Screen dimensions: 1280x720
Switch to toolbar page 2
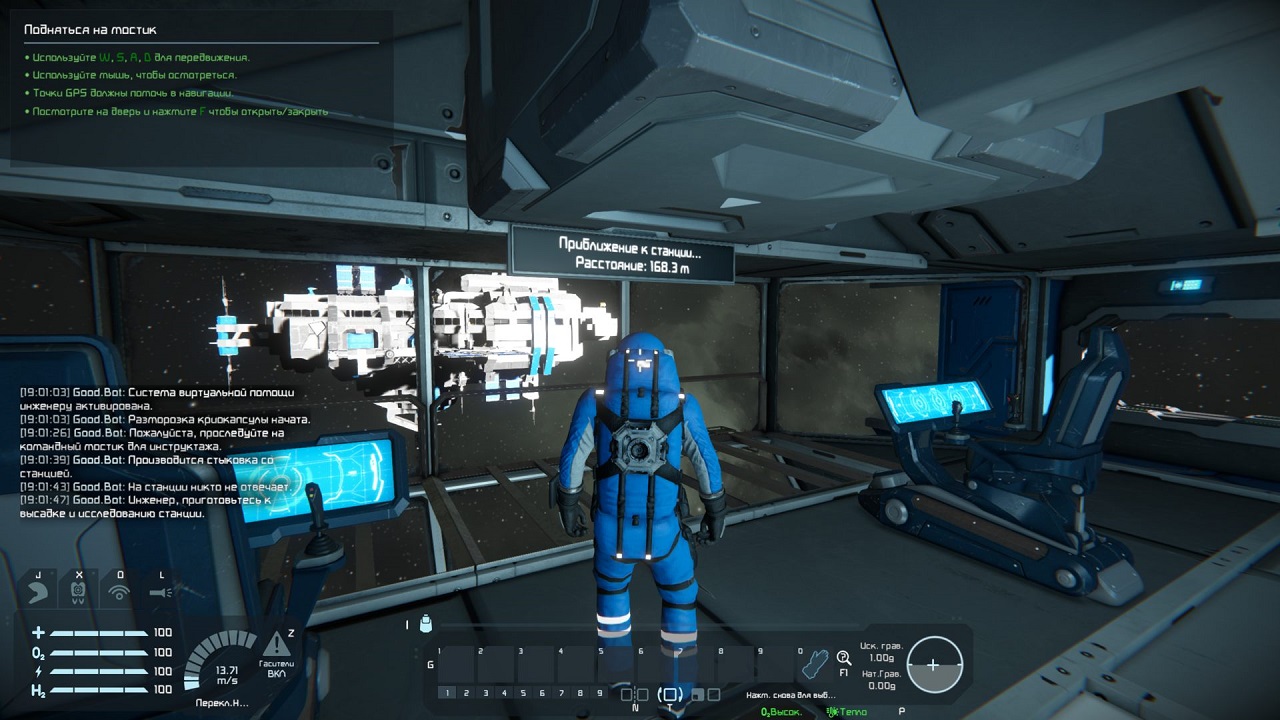coord(465,692)
